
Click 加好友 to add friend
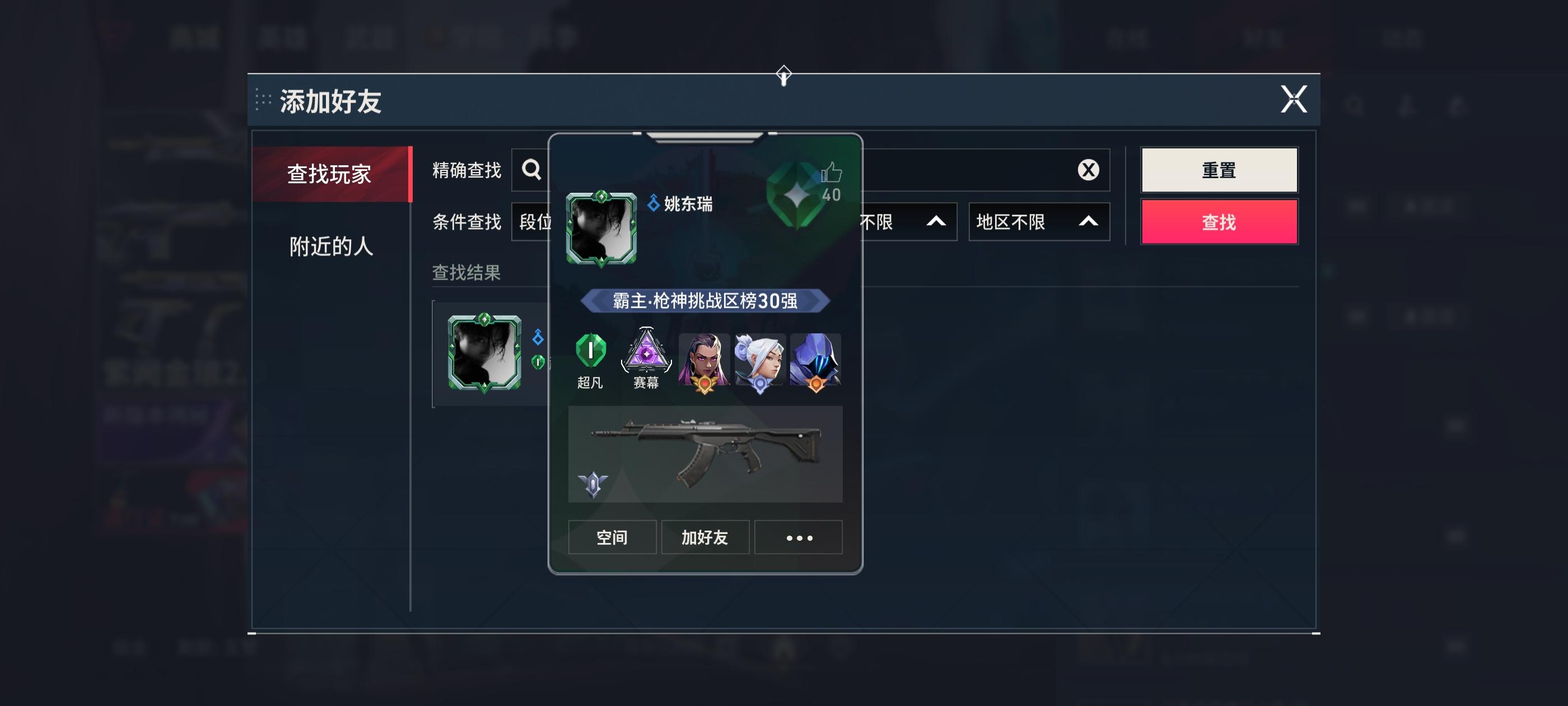[x=706, y=537]
